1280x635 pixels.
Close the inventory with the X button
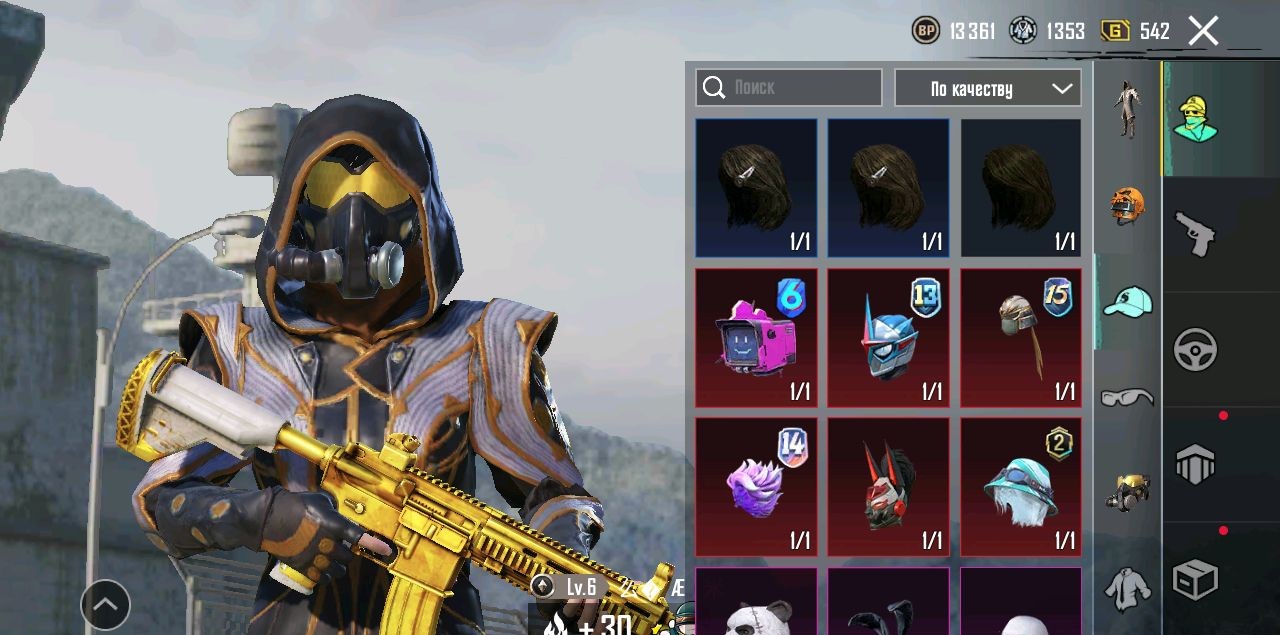point(1203,31)
